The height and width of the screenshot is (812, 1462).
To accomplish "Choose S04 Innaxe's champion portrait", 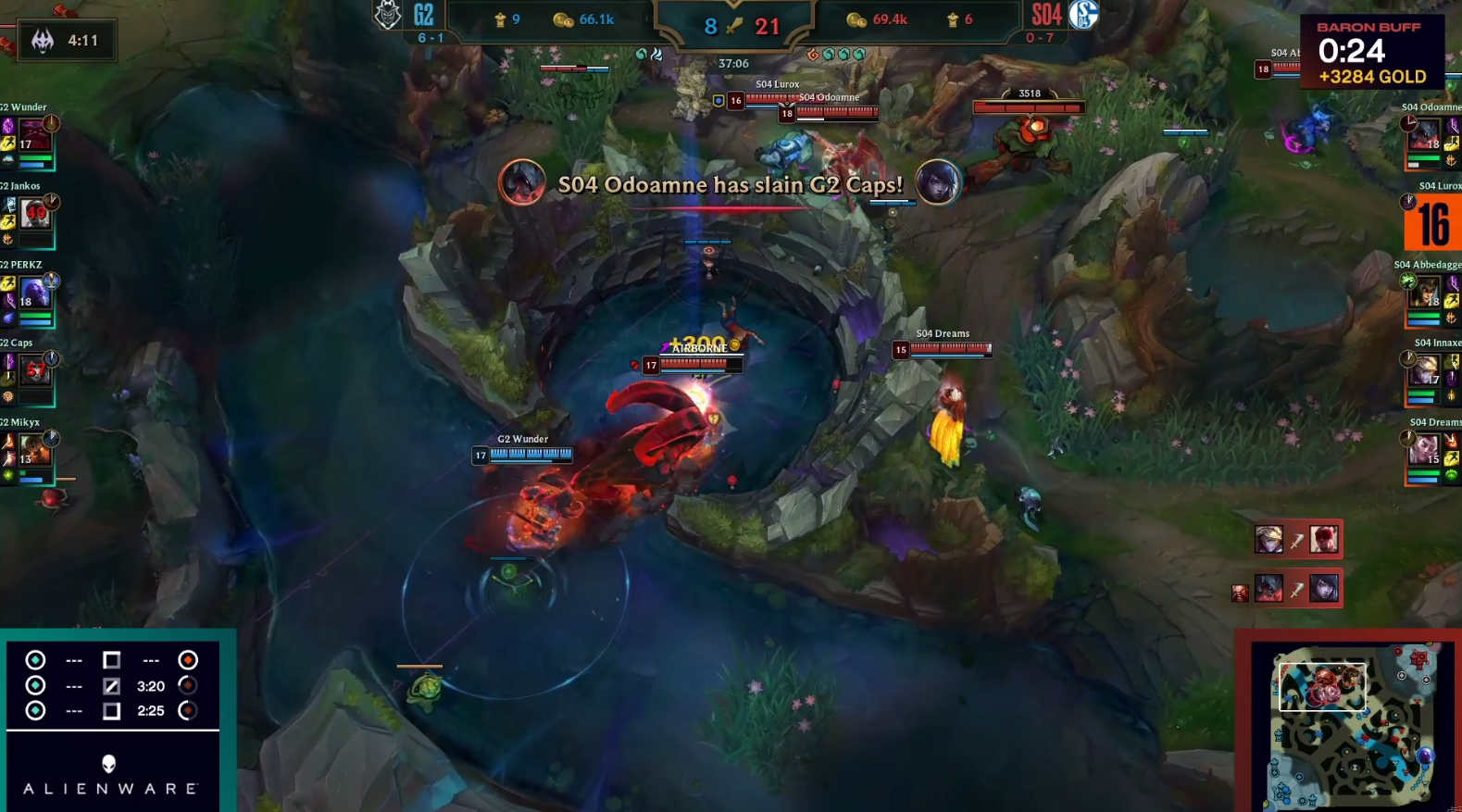I will pyautogui.click(x=1425, y=371).
